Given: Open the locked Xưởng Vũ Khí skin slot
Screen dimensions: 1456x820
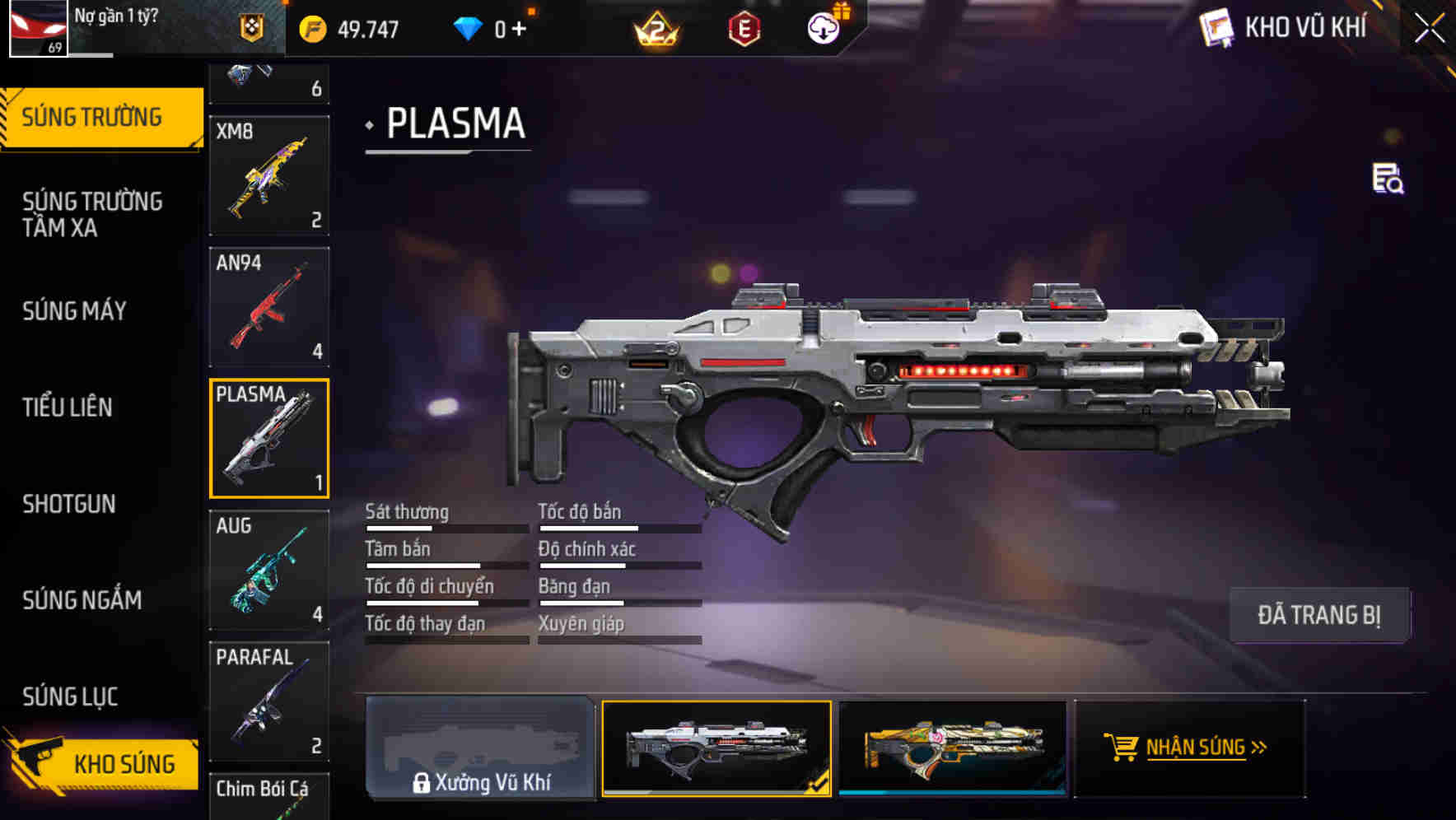Looking at the screenshot, I should click(480, 748).
